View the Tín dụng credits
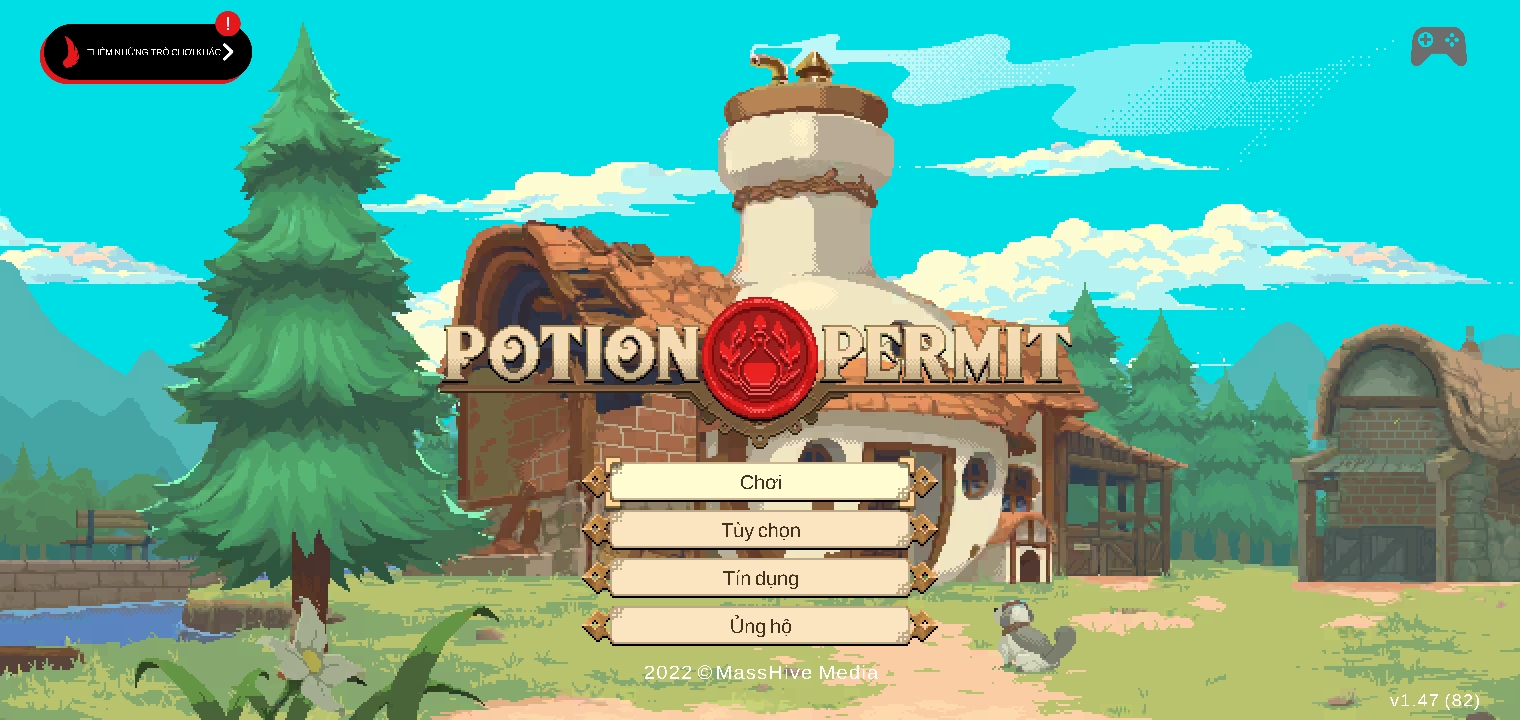1520x720 pixels. [x=760, y=578]
